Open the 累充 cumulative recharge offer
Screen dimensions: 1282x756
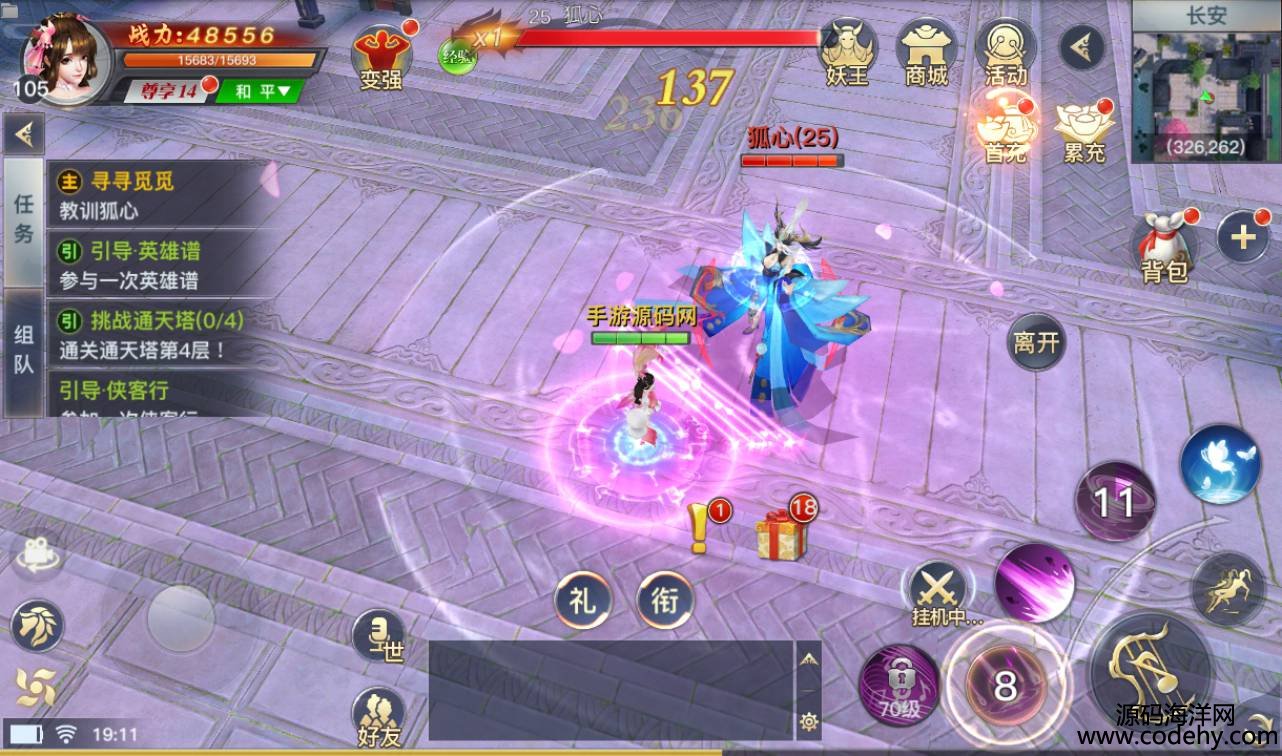point(1084,130)
